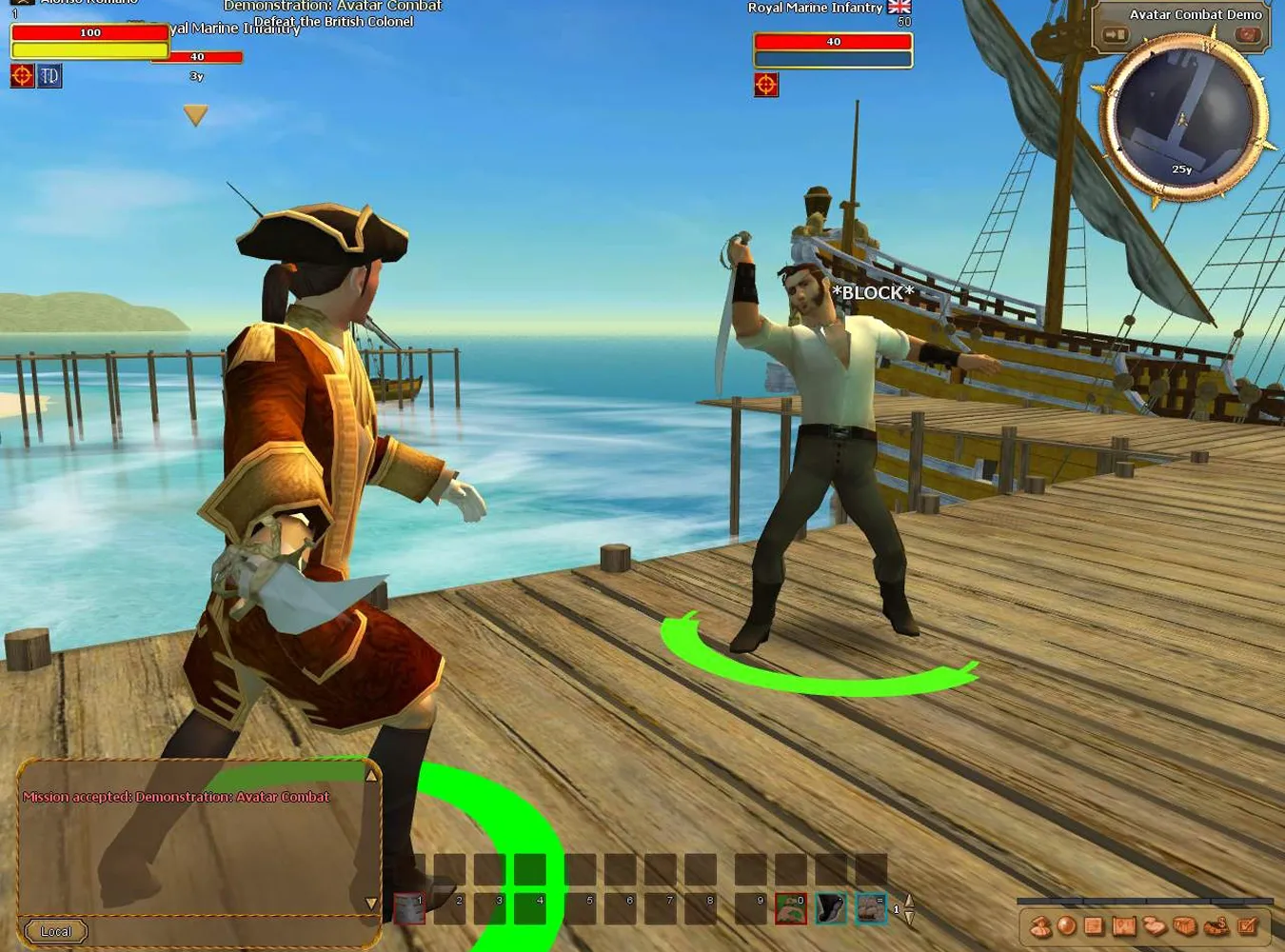Select the Local chat tab

coord(55,931)
